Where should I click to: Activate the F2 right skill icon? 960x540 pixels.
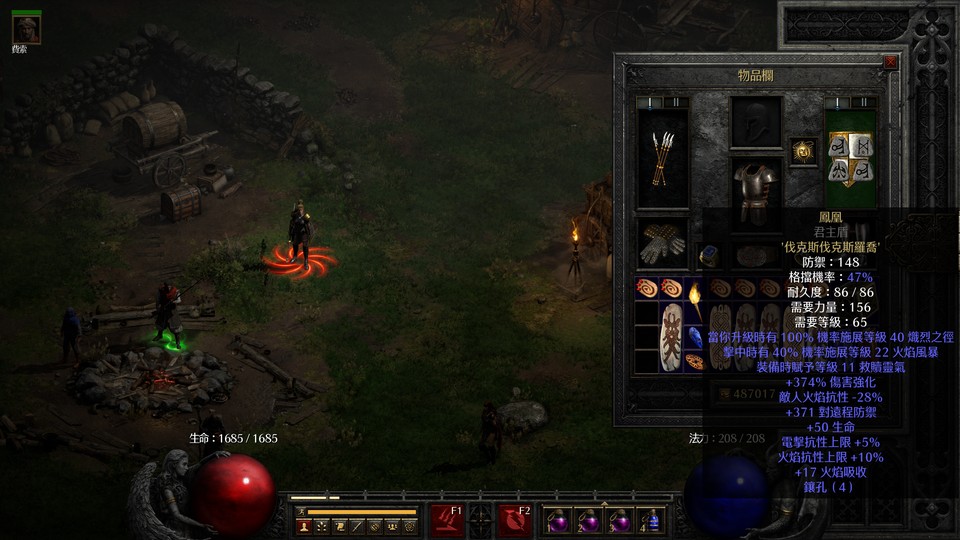(514, 520)
